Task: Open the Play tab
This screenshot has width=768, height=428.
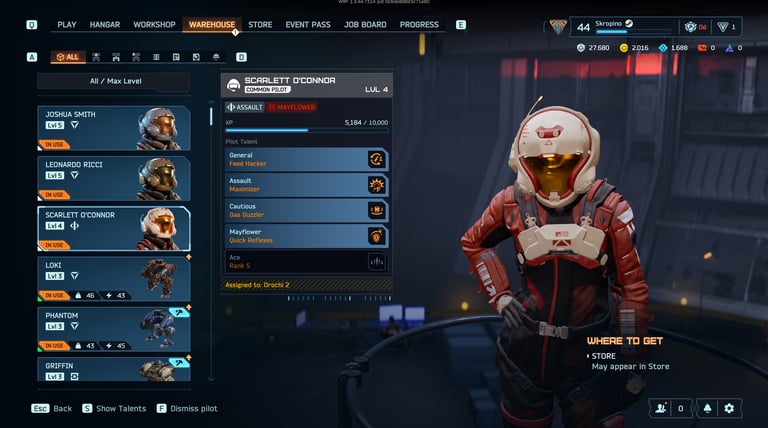Action: (67, 24)
